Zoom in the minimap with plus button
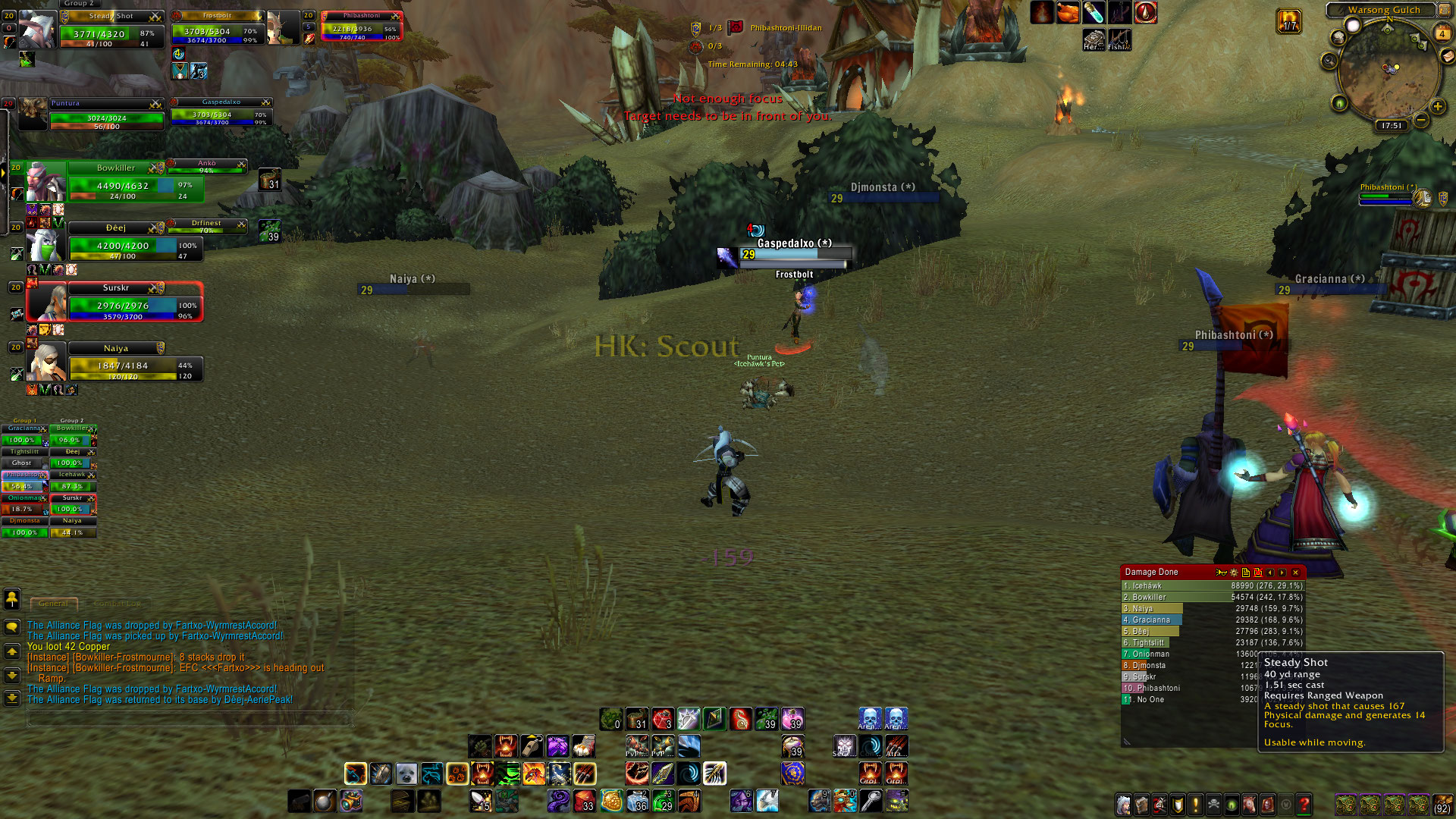 1437,107
